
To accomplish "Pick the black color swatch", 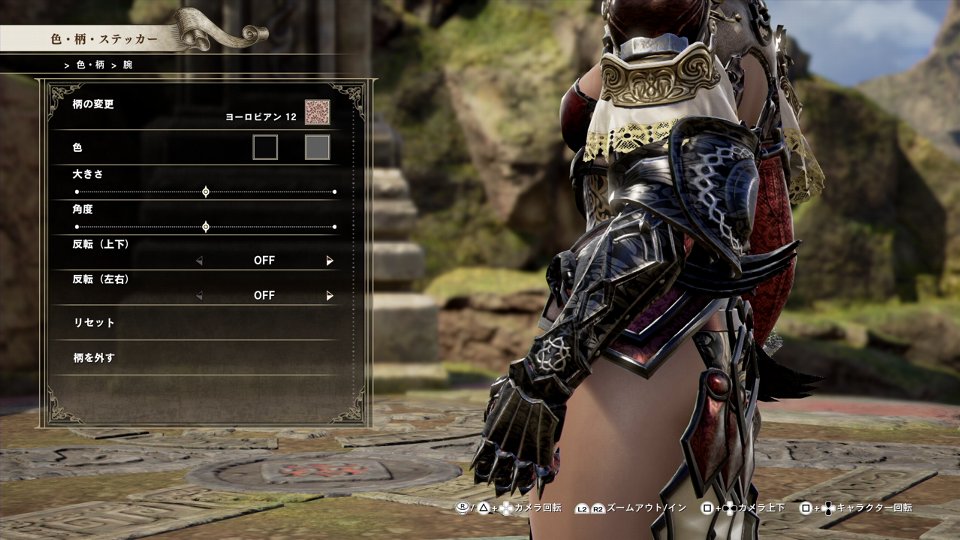I will click(x=265, y=148).
